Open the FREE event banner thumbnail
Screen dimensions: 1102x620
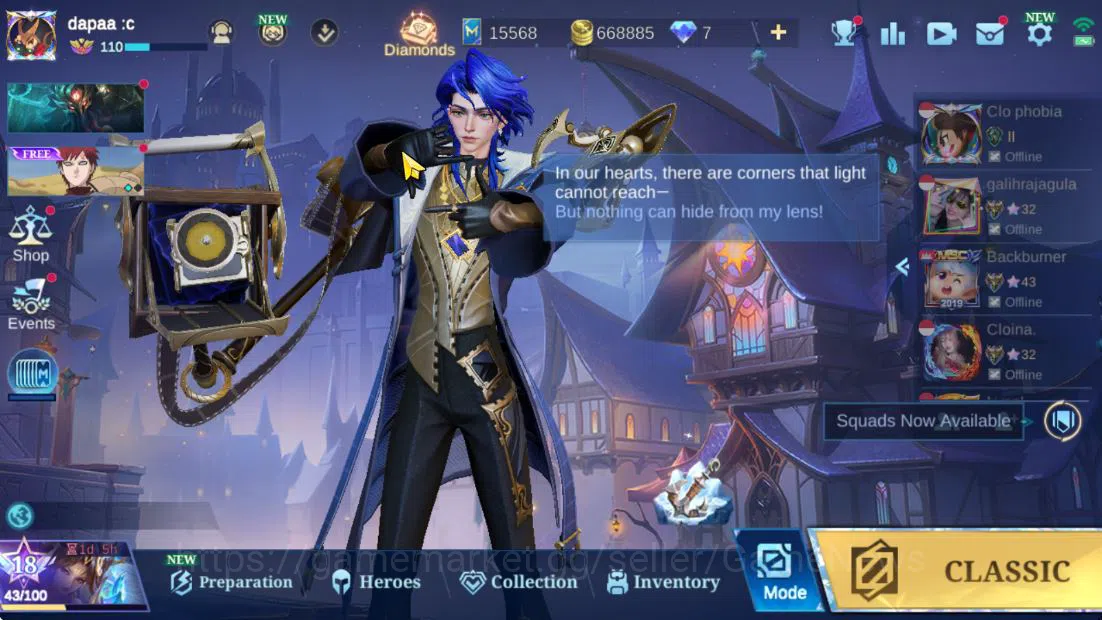[x=75, y=171]
